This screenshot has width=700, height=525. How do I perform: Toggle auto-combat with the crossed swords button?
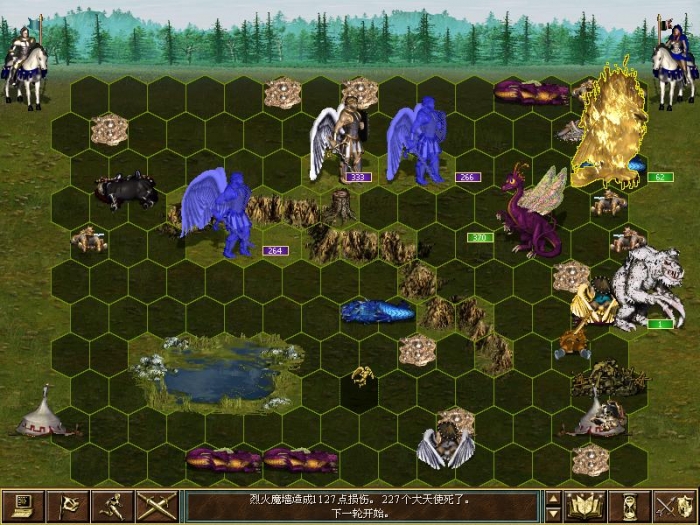[x=157, y=506]
